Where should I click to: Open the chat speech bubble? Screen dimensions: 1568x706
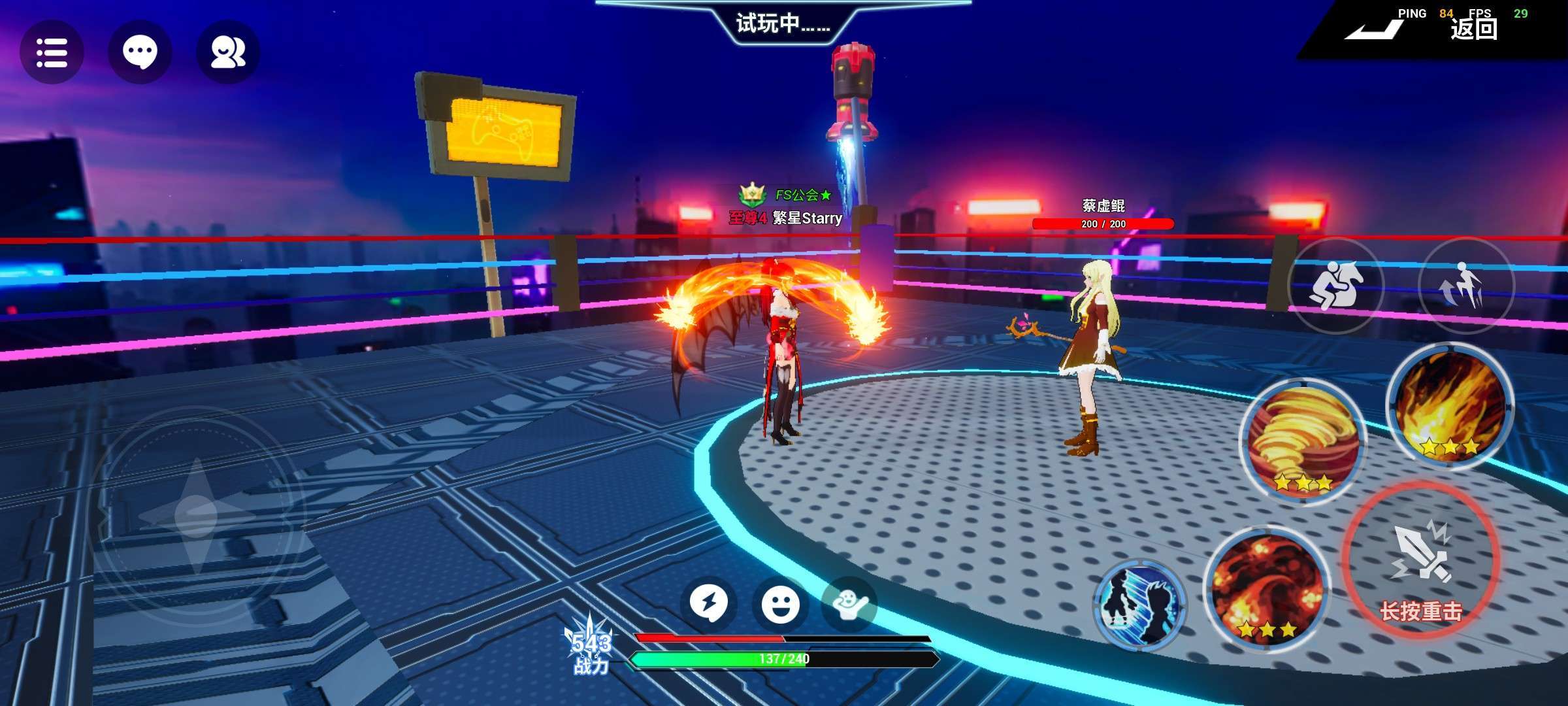coord(140,52)
